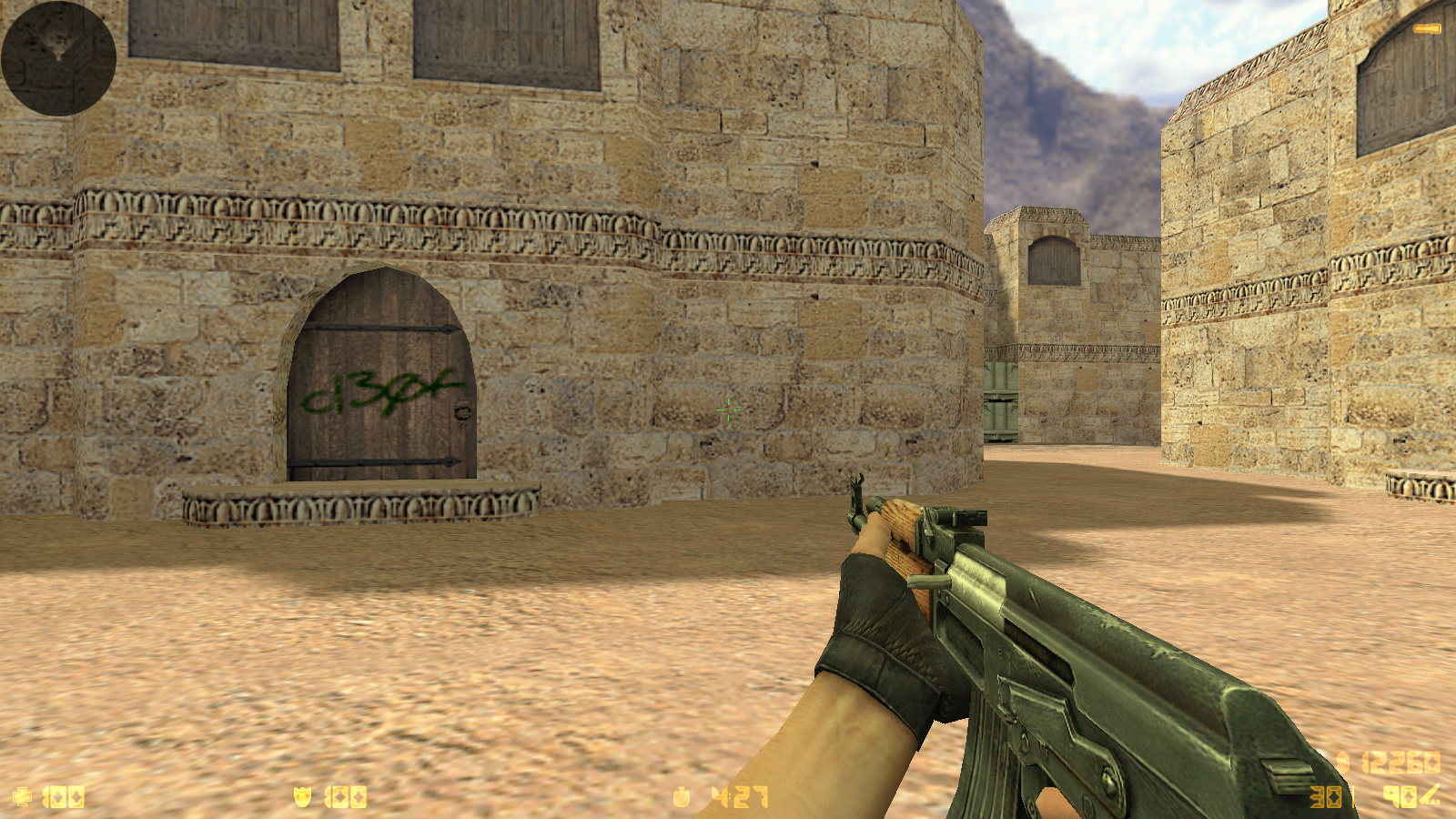Click the dollar sign before 12260
This screenshot has height=819, width=1456.
[x=1343, y=760]
